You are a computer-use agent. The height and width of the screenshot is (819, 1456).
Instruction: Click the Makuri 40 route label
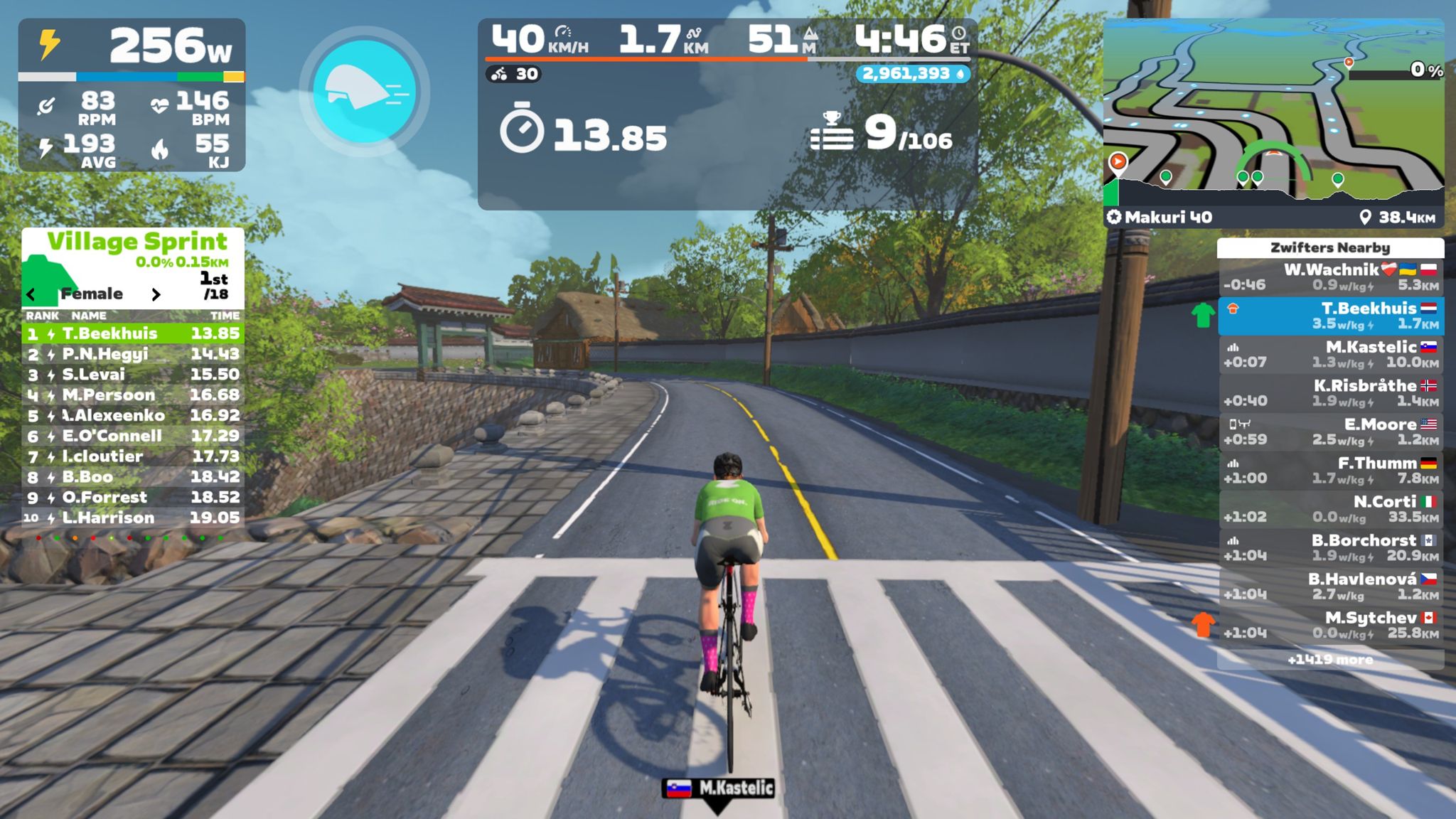coord(1160,218)
